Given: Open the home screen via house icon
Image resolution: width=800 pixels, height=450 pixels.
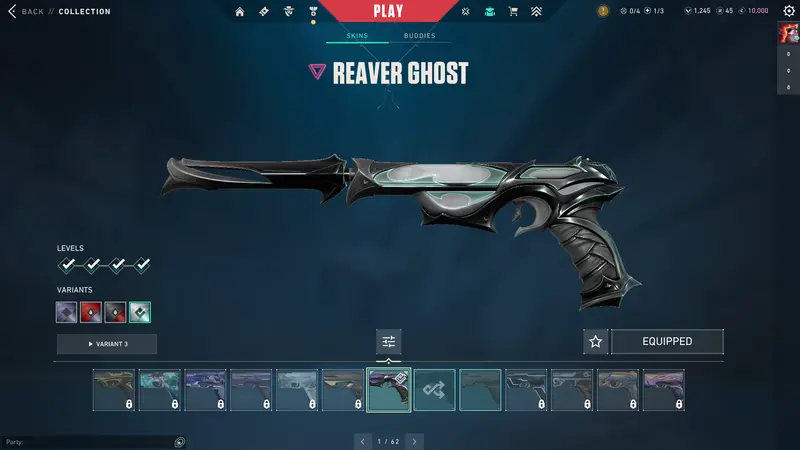Looking at the screenshot, I should click(x=240, y=12).
